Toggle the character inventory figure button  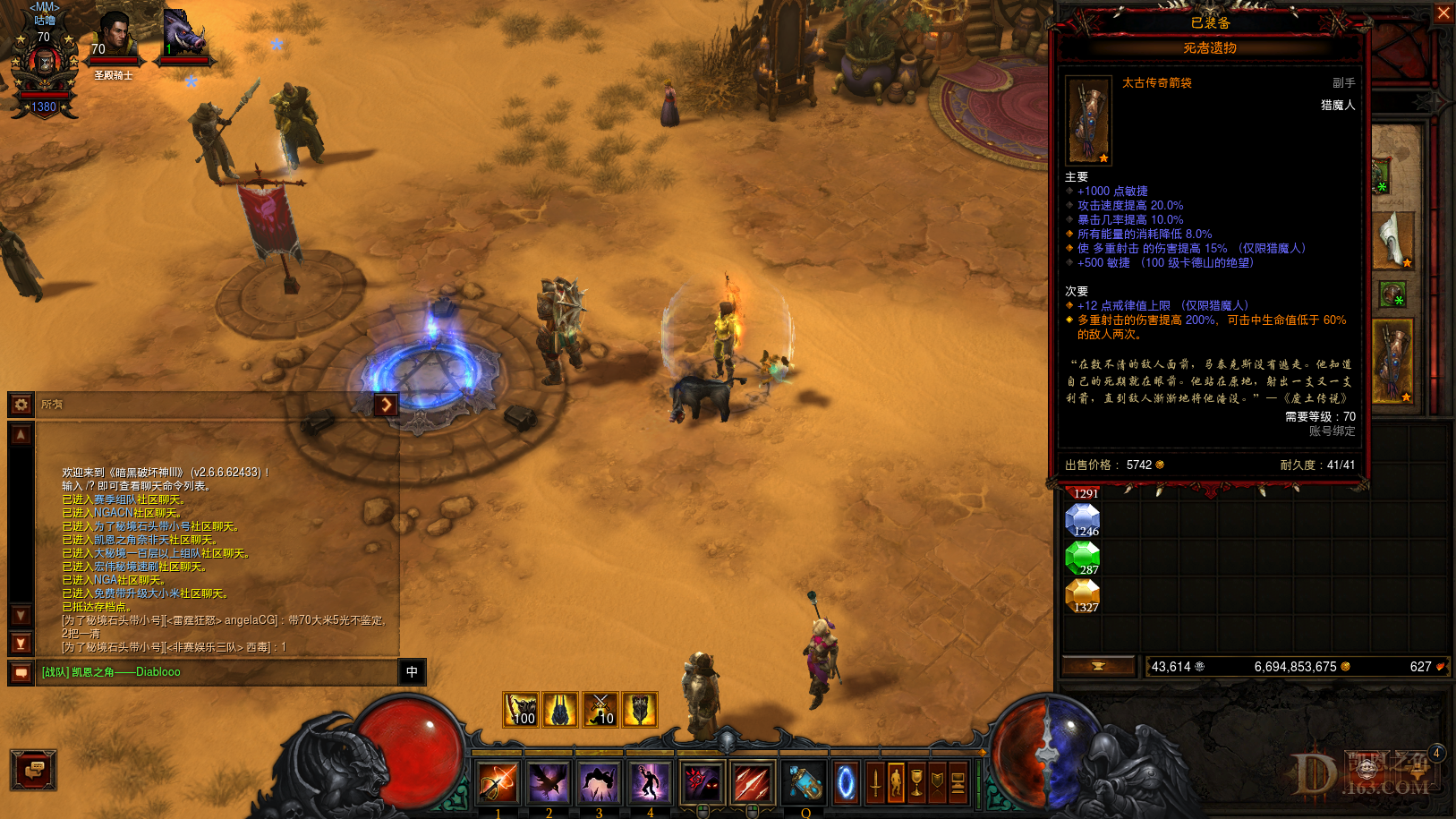[x=896, y=783]
